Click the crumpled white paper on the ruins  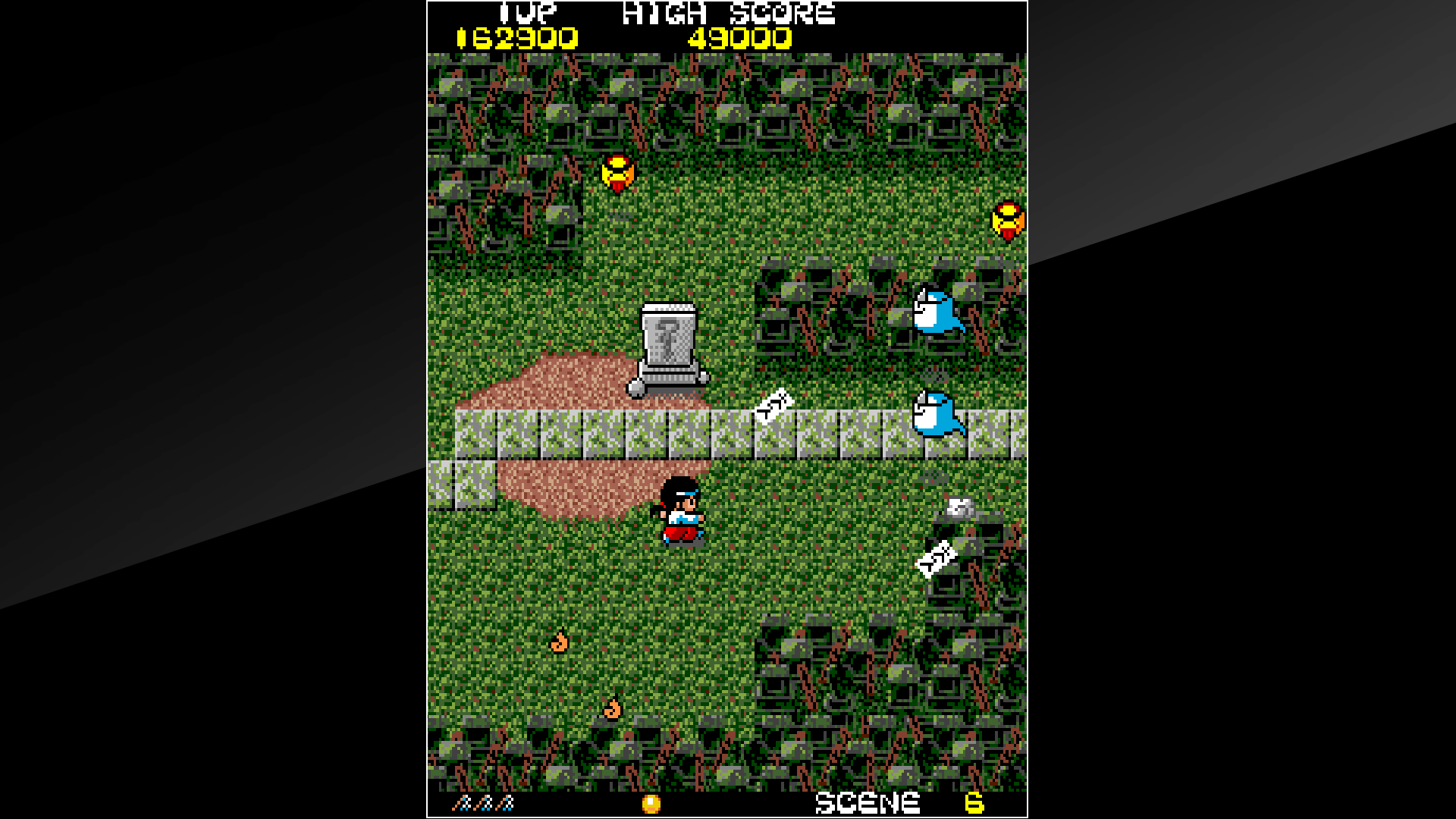pyautogui.click(x=958, y=506)
